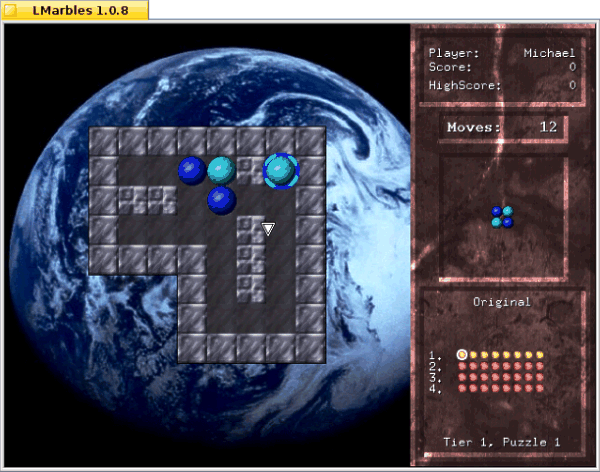Choose the lower dark blue marble

[x=222, y=200]
